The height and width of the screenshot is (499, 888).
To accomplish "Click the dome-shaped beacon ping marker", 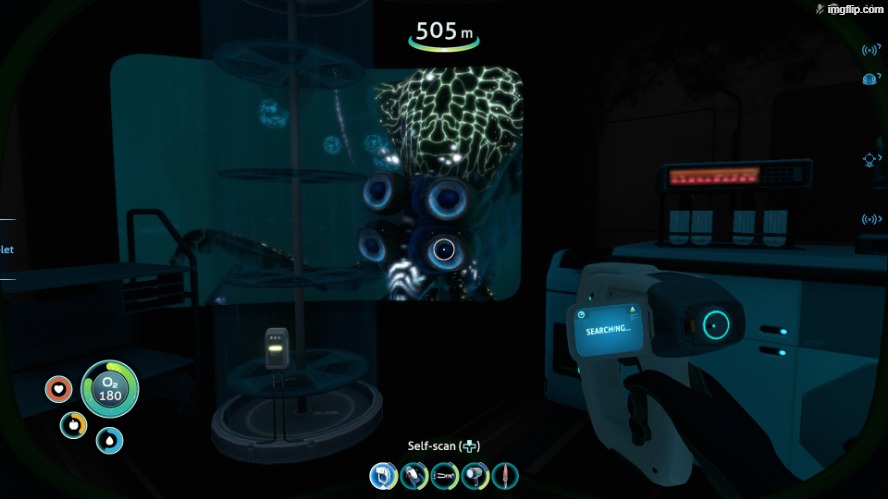I will pyautogui.click(x=870, y=78).
